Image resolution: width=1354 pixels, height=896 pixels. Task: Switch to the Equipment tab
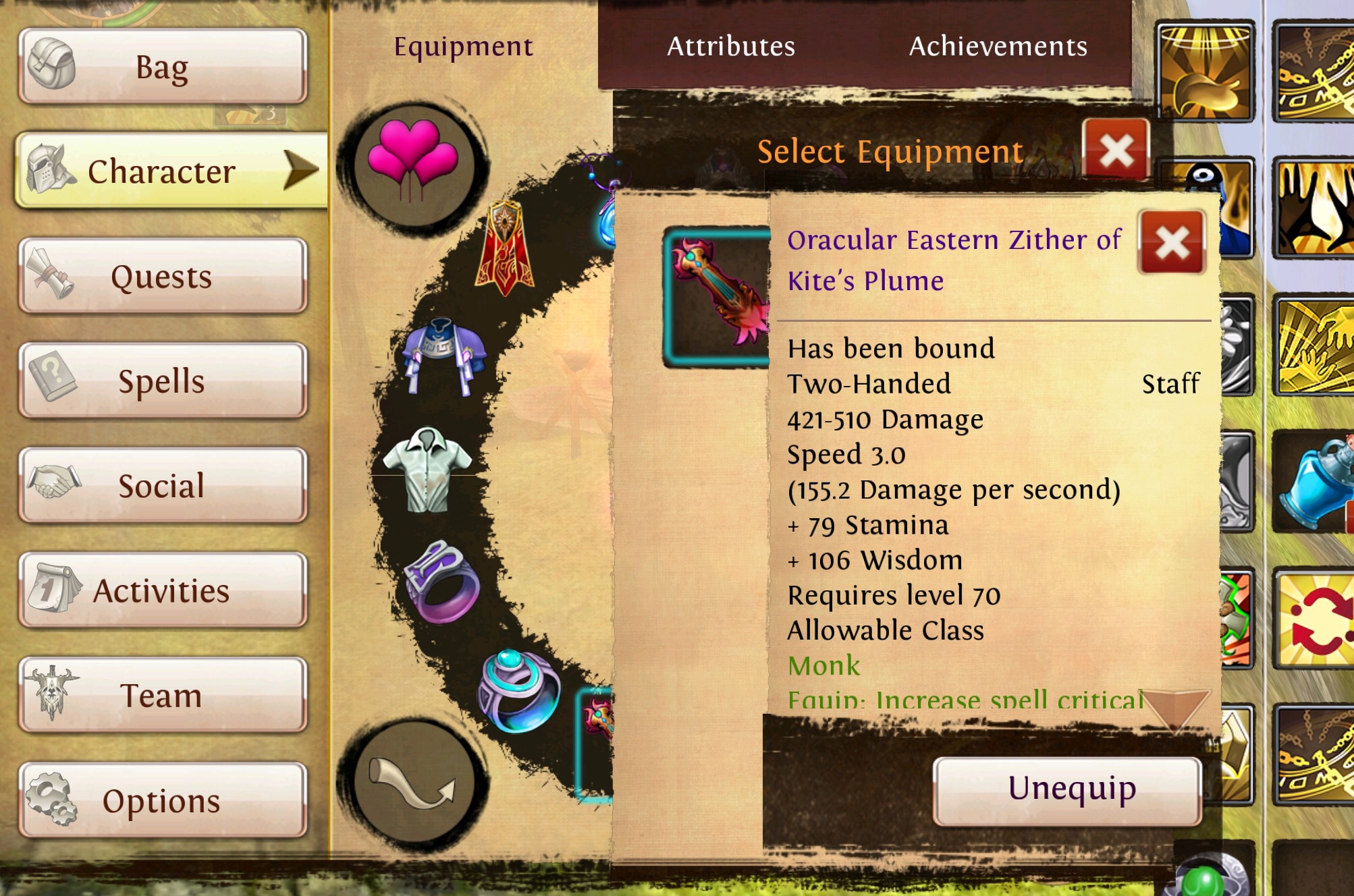click(x=463, y=47)
